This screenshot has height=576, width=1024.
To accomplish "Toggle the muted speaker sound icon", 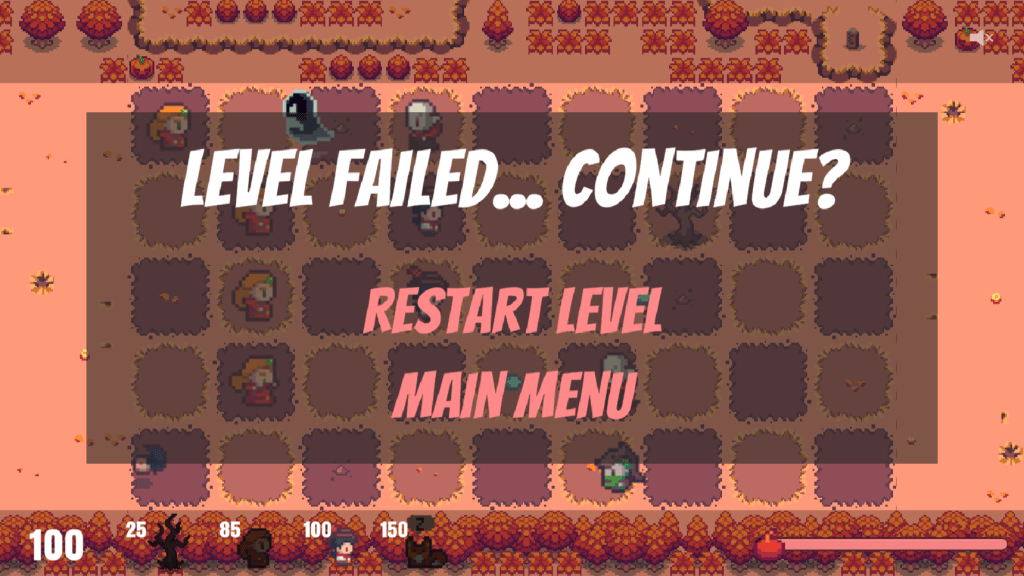I will tap(980, 38).
